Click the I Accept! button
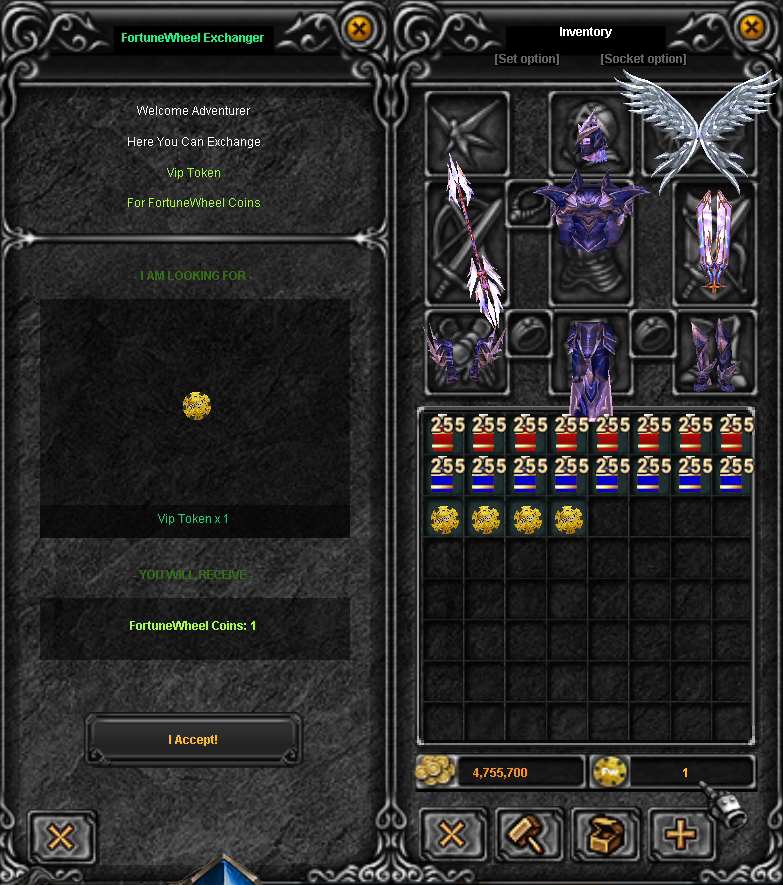 point(193,740)
